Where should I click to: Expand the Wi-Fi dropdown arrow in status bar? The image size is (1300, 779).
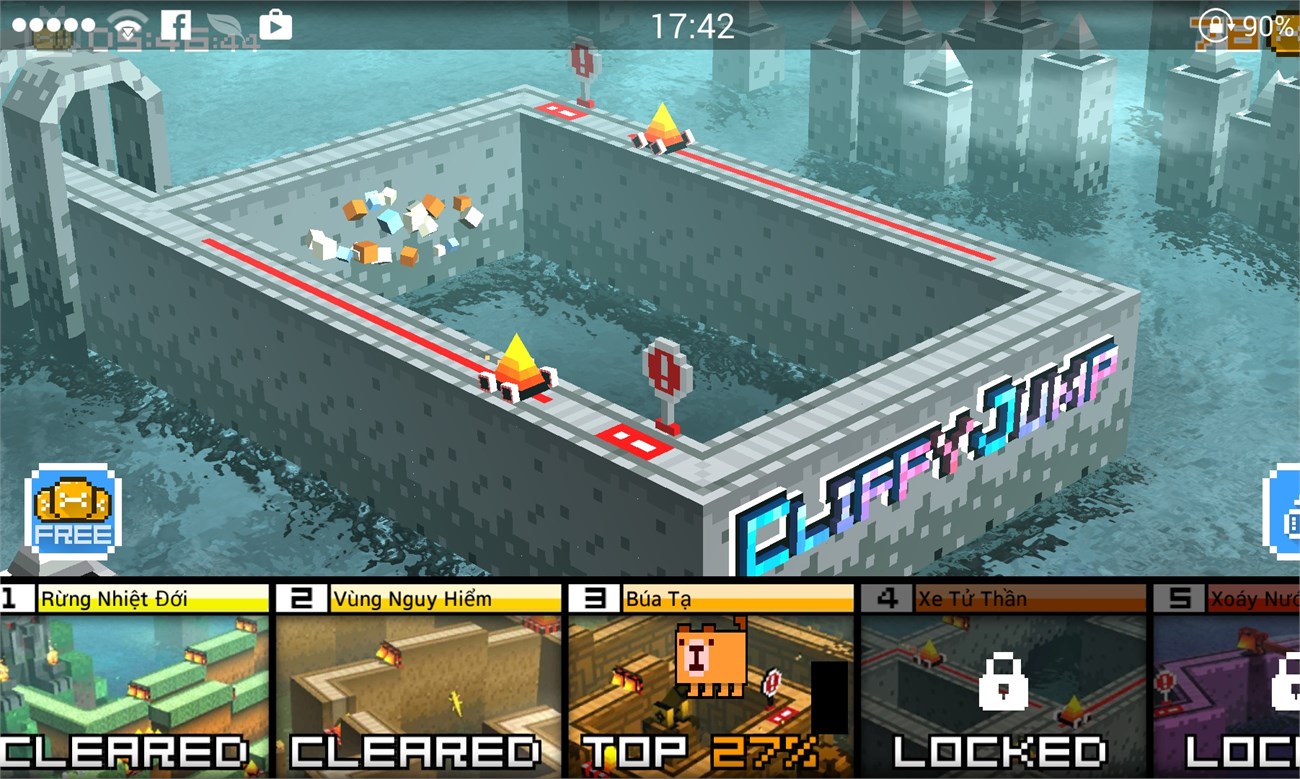(x=127, y=32)
